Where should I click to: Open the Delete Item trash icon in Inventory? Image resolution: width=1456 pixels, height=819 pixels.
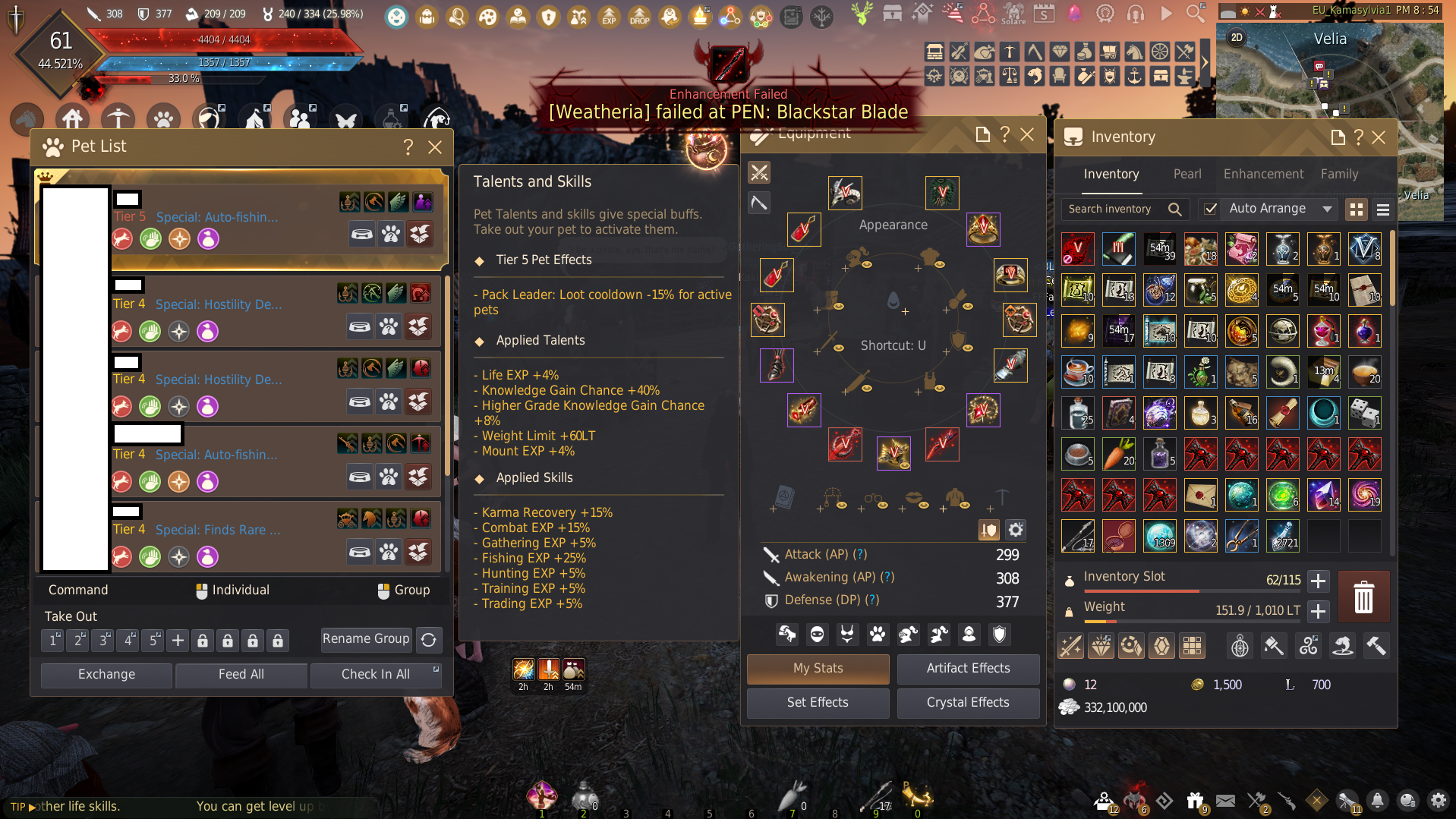click(1364, 597)
